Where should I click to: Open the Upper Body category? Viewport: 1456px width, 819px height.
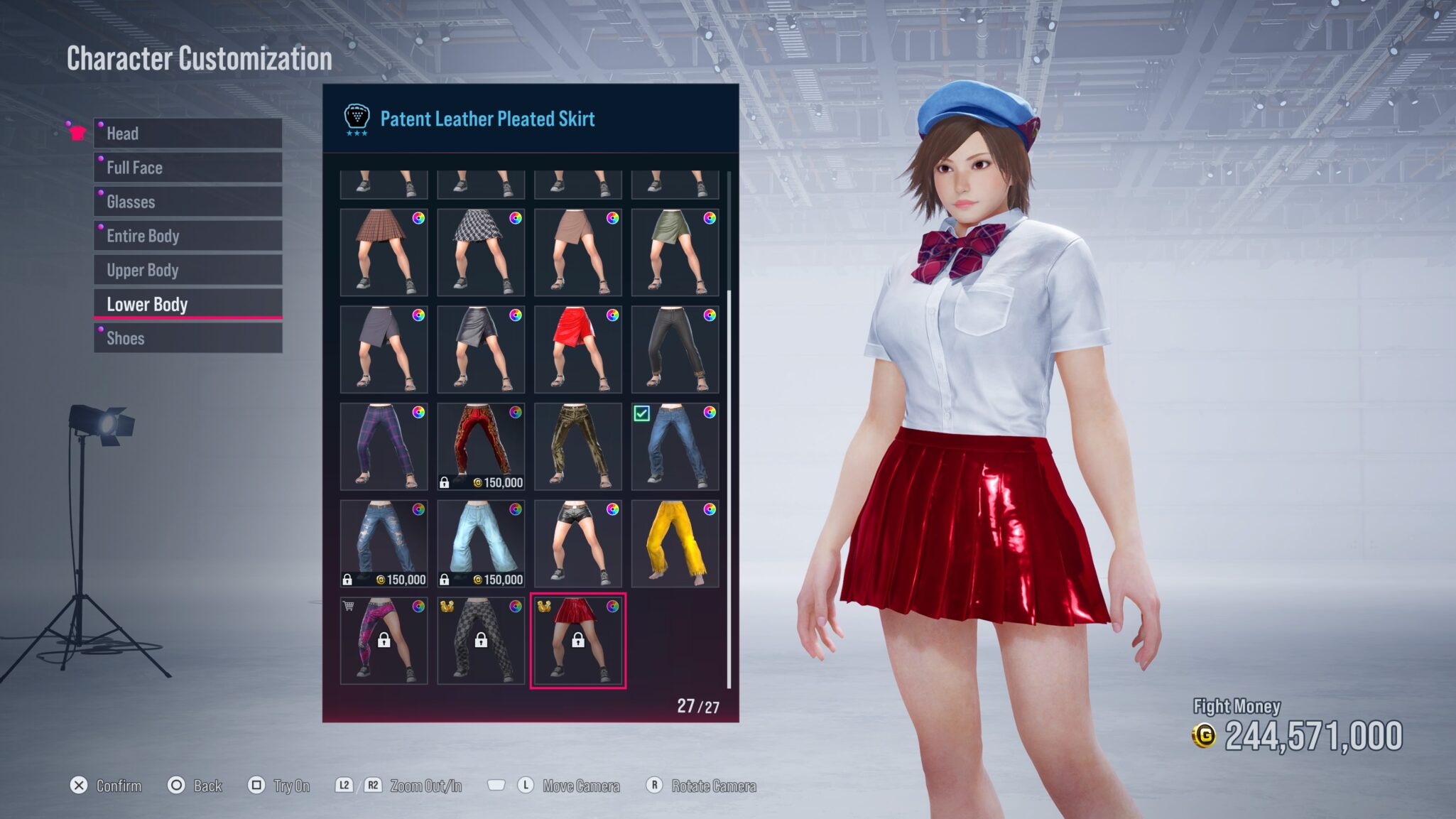(188, 270)
